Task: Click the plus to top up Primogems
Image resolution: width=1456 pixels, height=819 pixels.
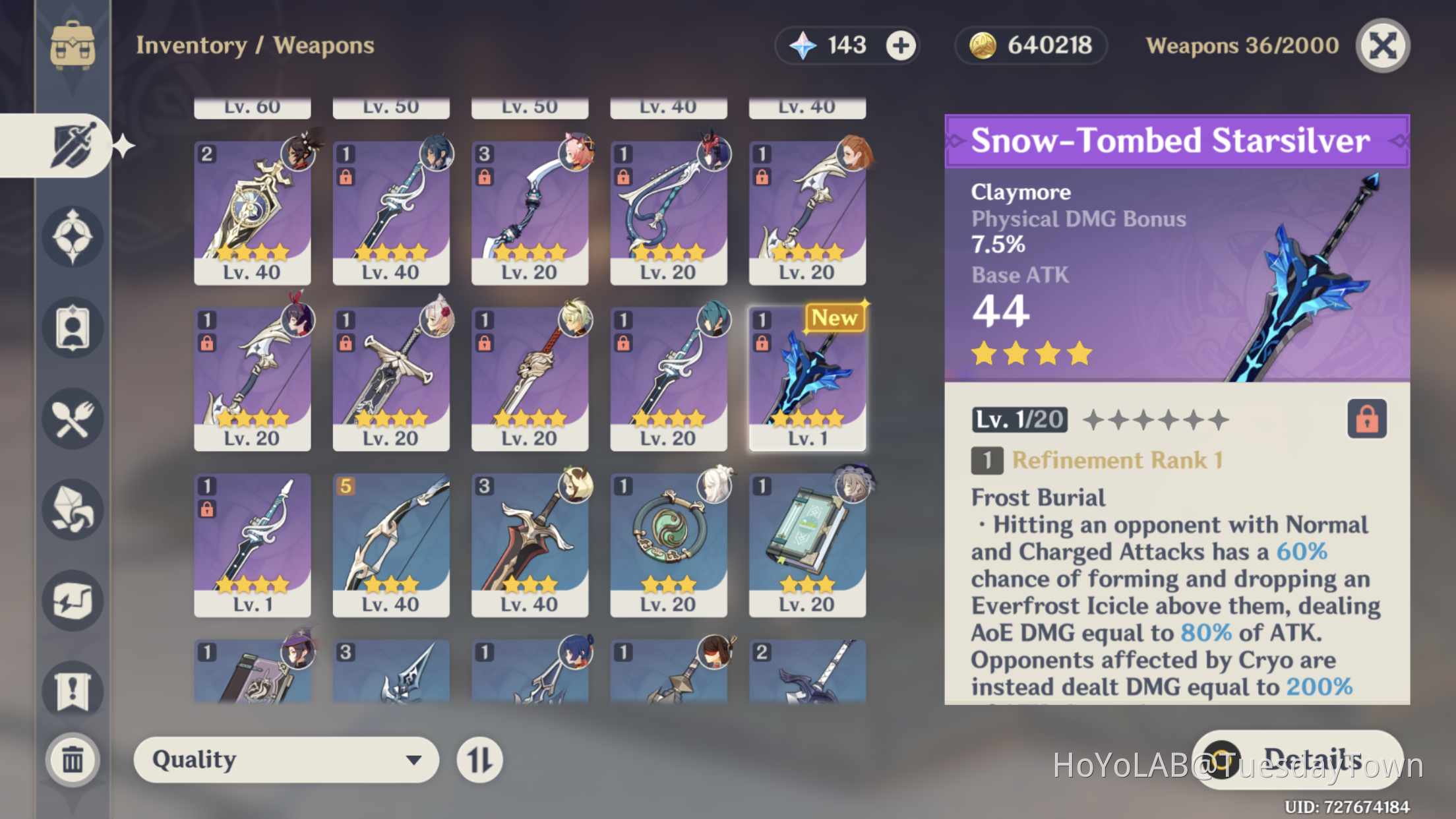Action: [902, 45]
